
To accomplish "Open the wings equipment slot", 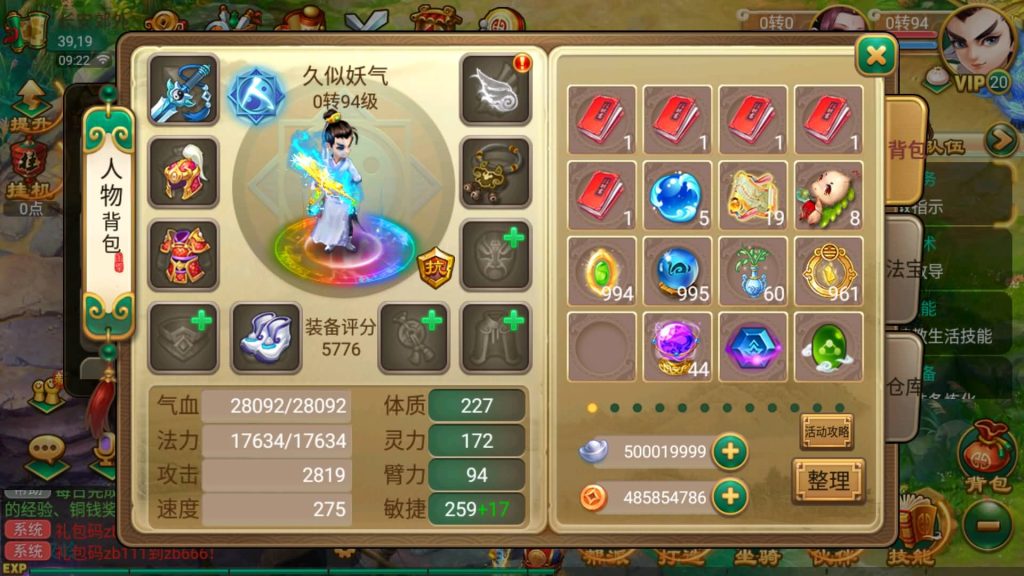I will pos(495,90).
